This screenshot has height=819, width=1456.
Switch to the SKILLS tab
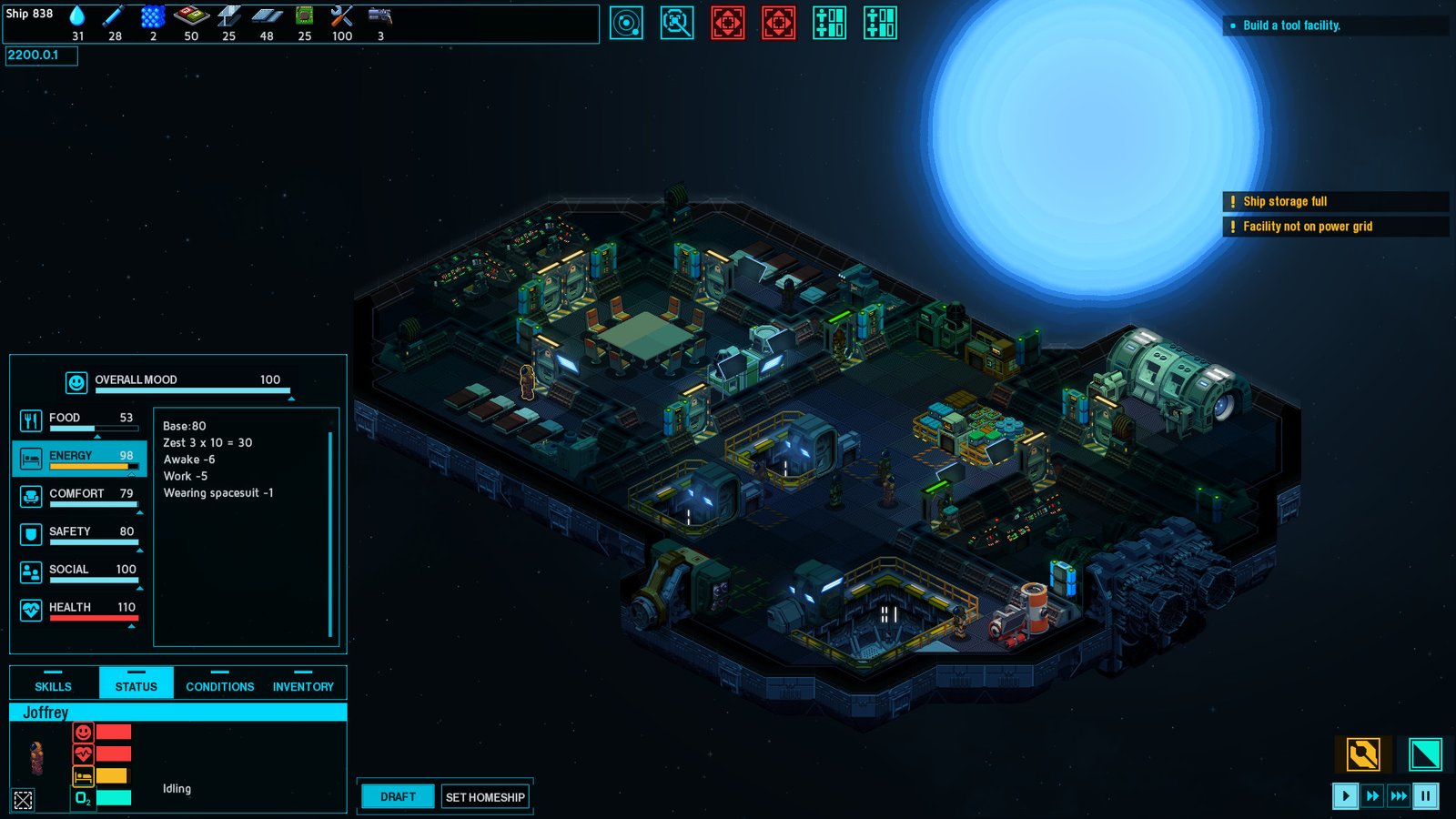coord(53,685)
